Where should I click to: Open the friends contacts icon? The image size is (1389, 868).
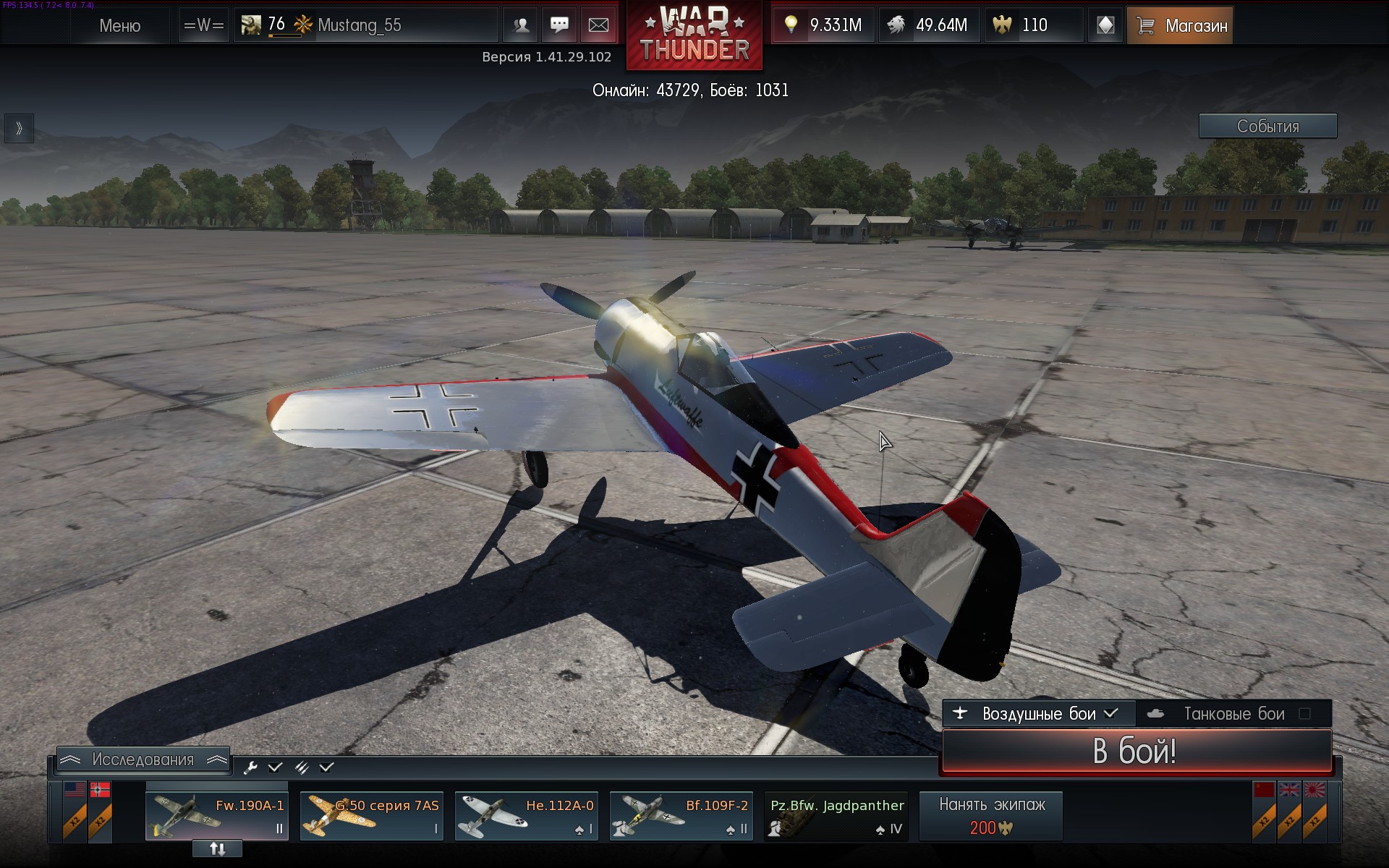521,26
